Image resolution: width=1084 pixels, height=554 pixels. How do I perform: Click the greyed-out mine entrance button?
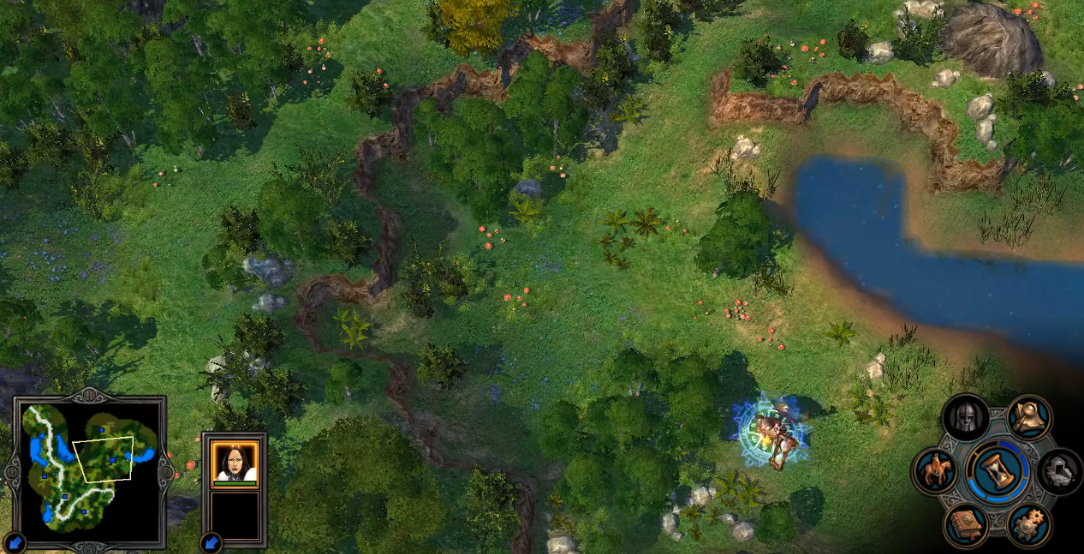1059,471
